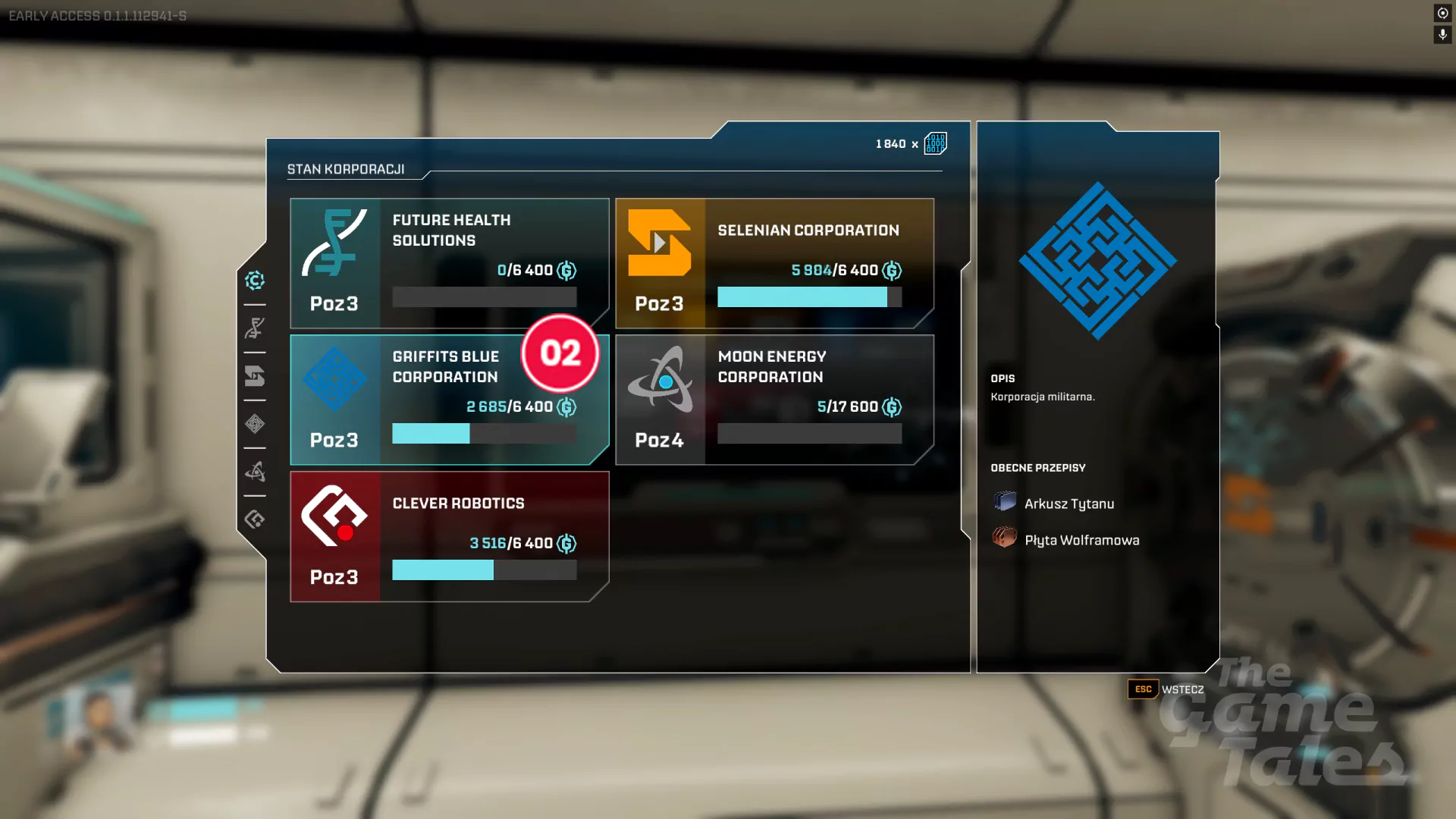Select the Griffits maze diamond sidebar tab

point(255,424)
